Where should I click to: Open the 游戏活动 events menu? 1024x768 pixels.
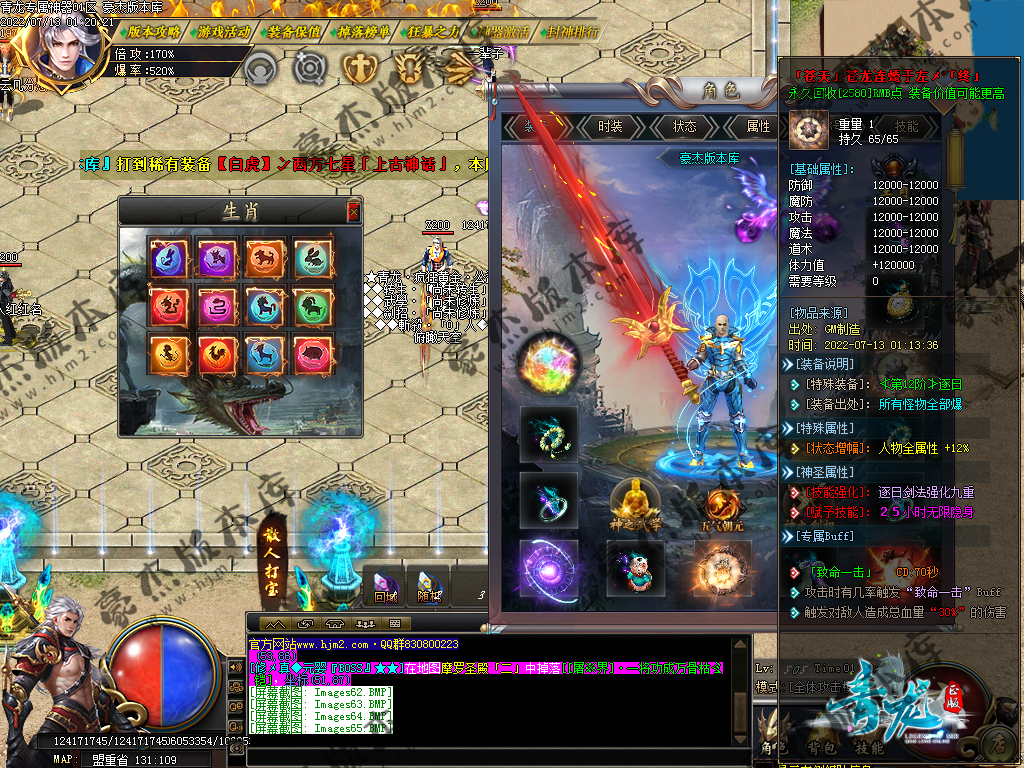224,32
